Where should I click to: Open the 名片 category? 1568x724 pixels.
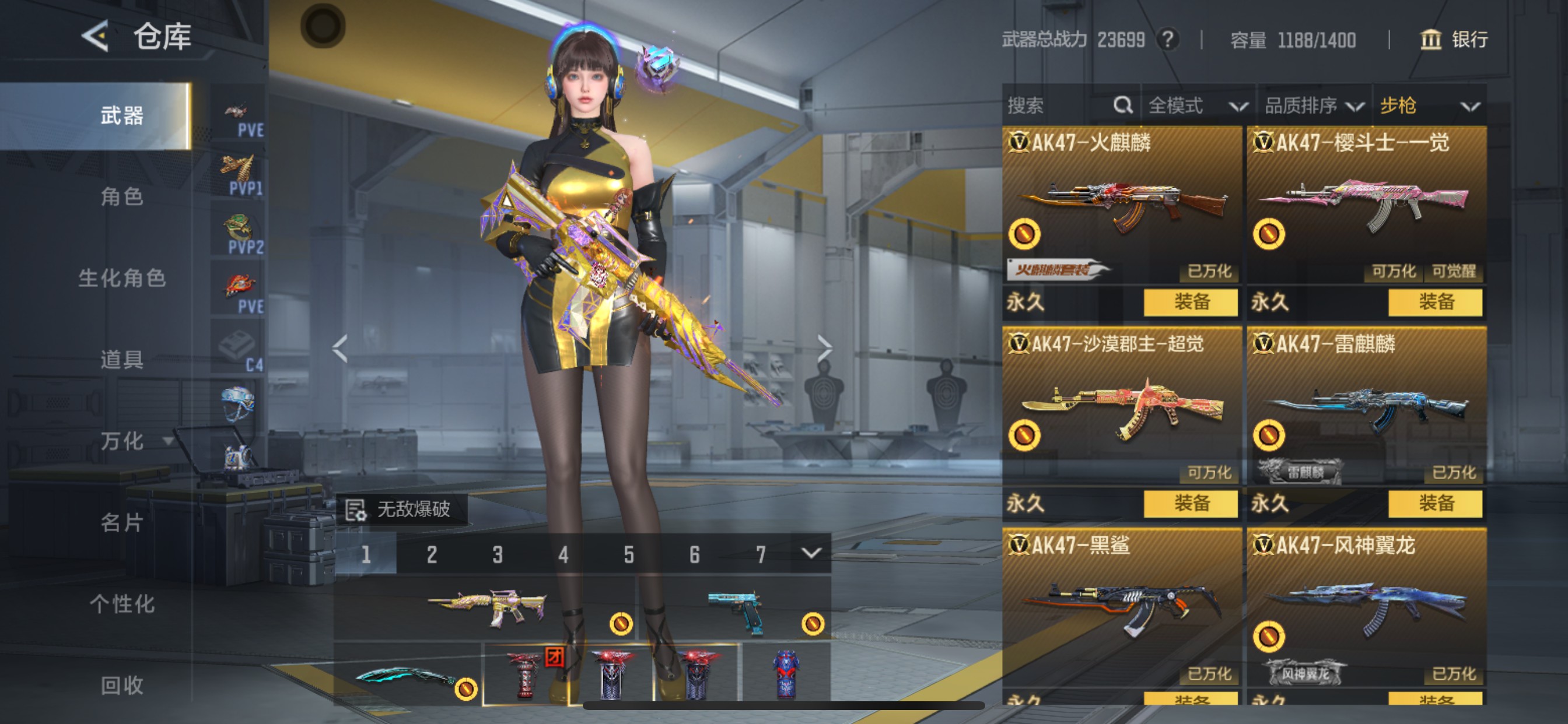(122, 522)
